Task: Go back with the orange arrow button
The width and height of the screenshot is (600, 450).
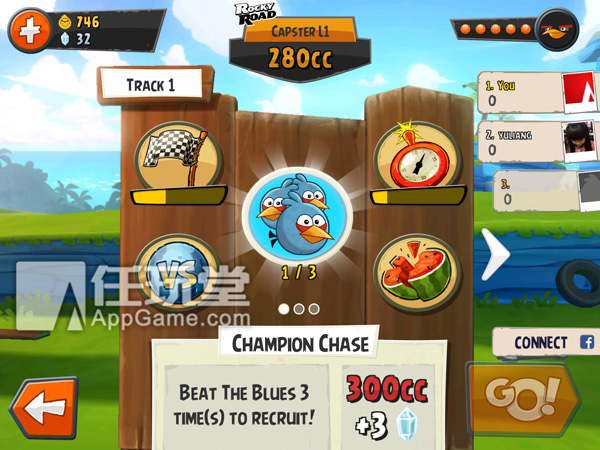Action: point(41,409)
